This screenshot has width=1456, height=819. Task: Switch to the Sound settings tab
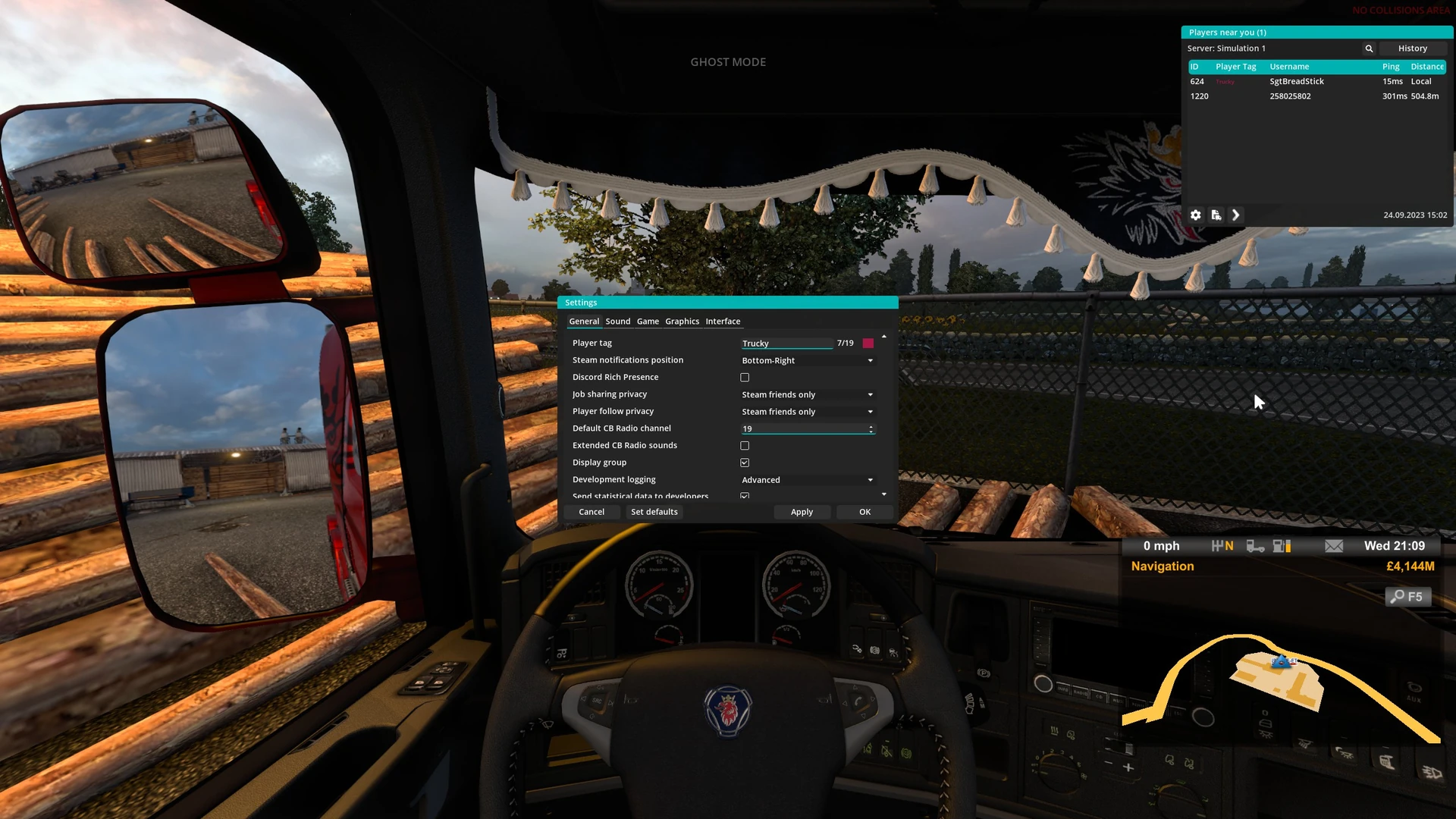tap(617, 322)
